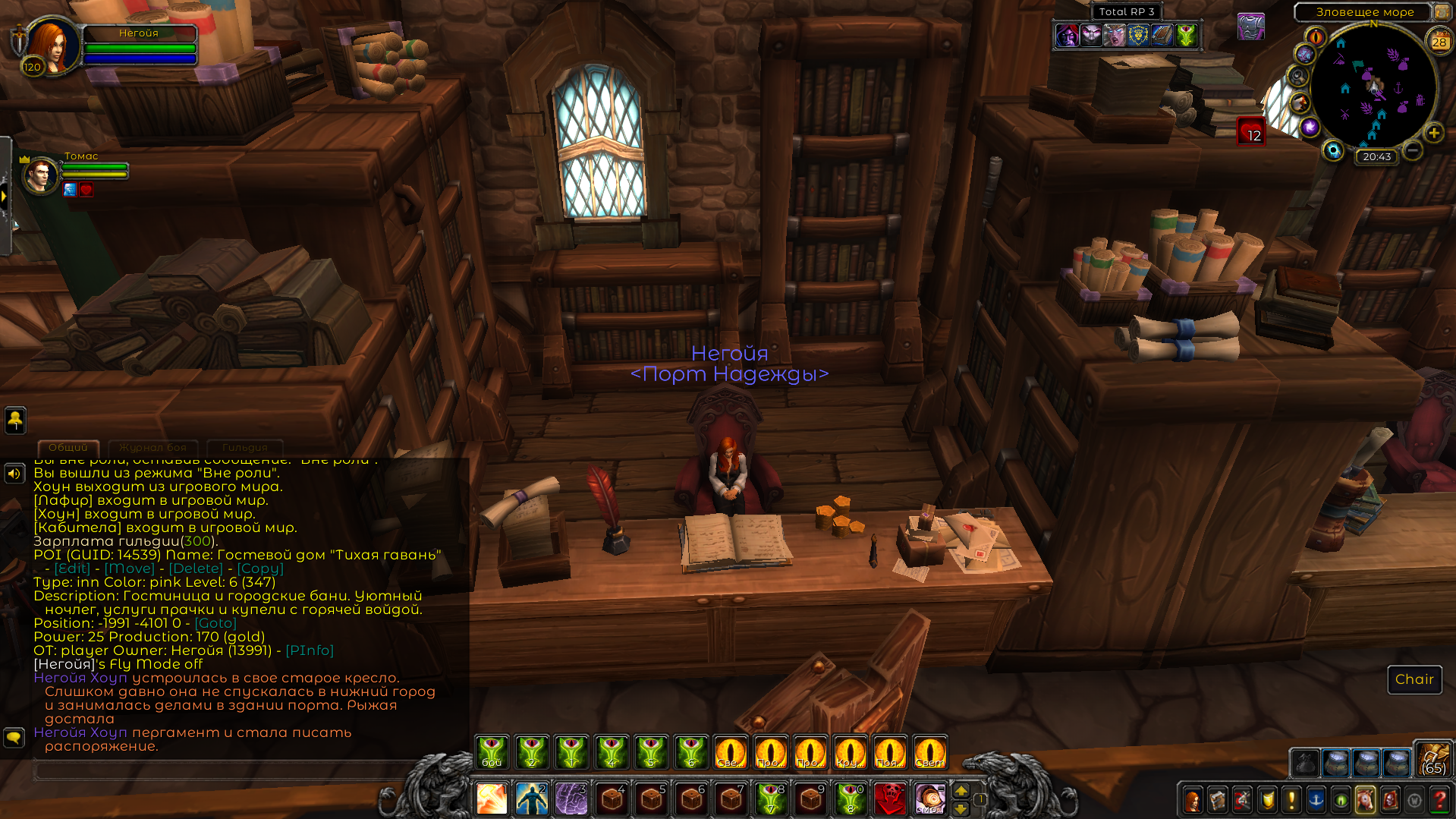Activate the glowing hammer ability in slot 1
Screen dimensions: 1456x819
(492, 799)
